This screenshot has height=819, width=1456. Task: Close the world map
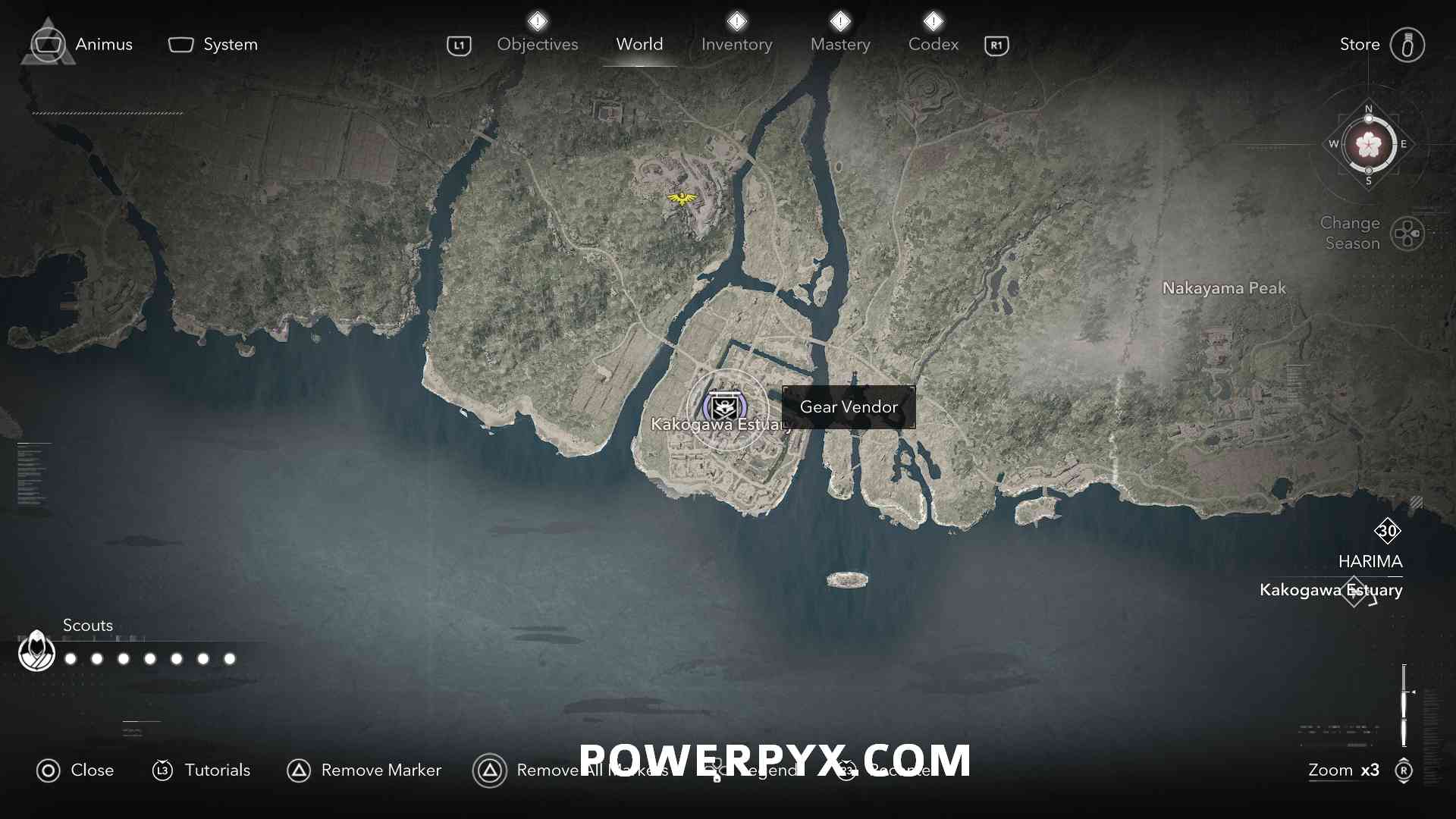point(75,770)
